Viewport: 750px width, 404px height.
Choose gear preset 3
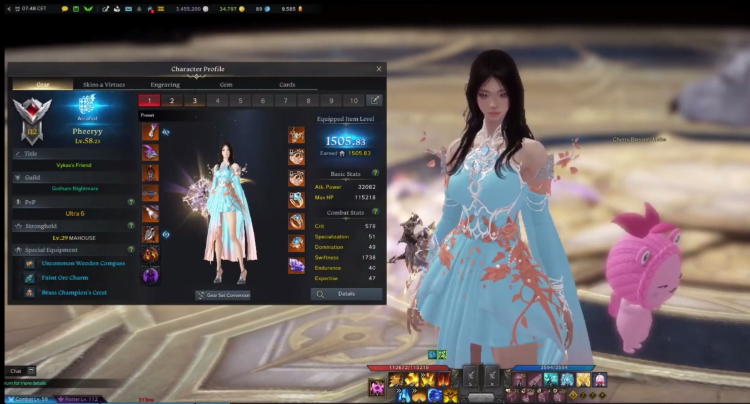(194, 100)
